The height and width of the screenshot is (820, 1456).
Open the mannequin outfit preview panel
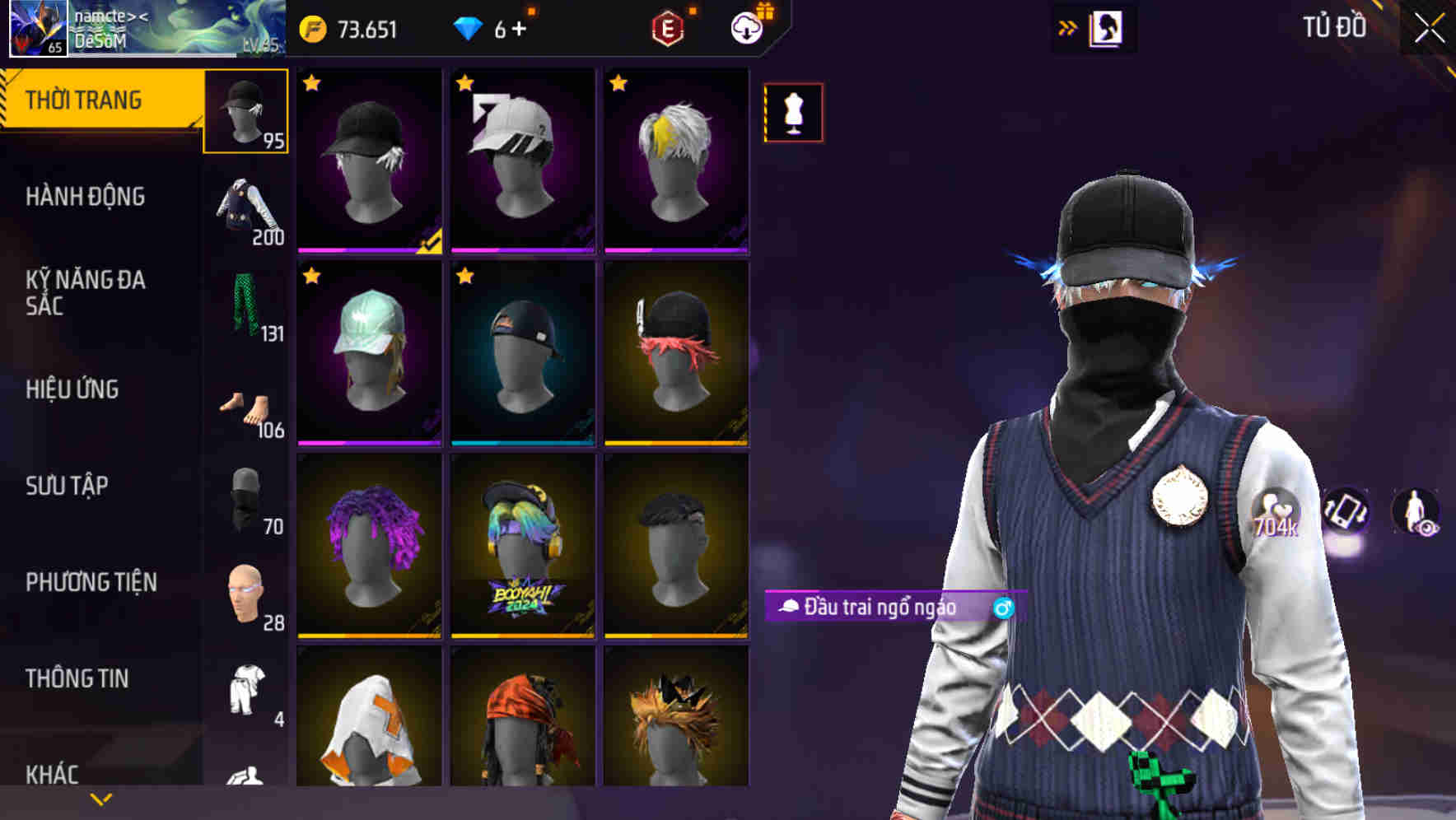792,113
